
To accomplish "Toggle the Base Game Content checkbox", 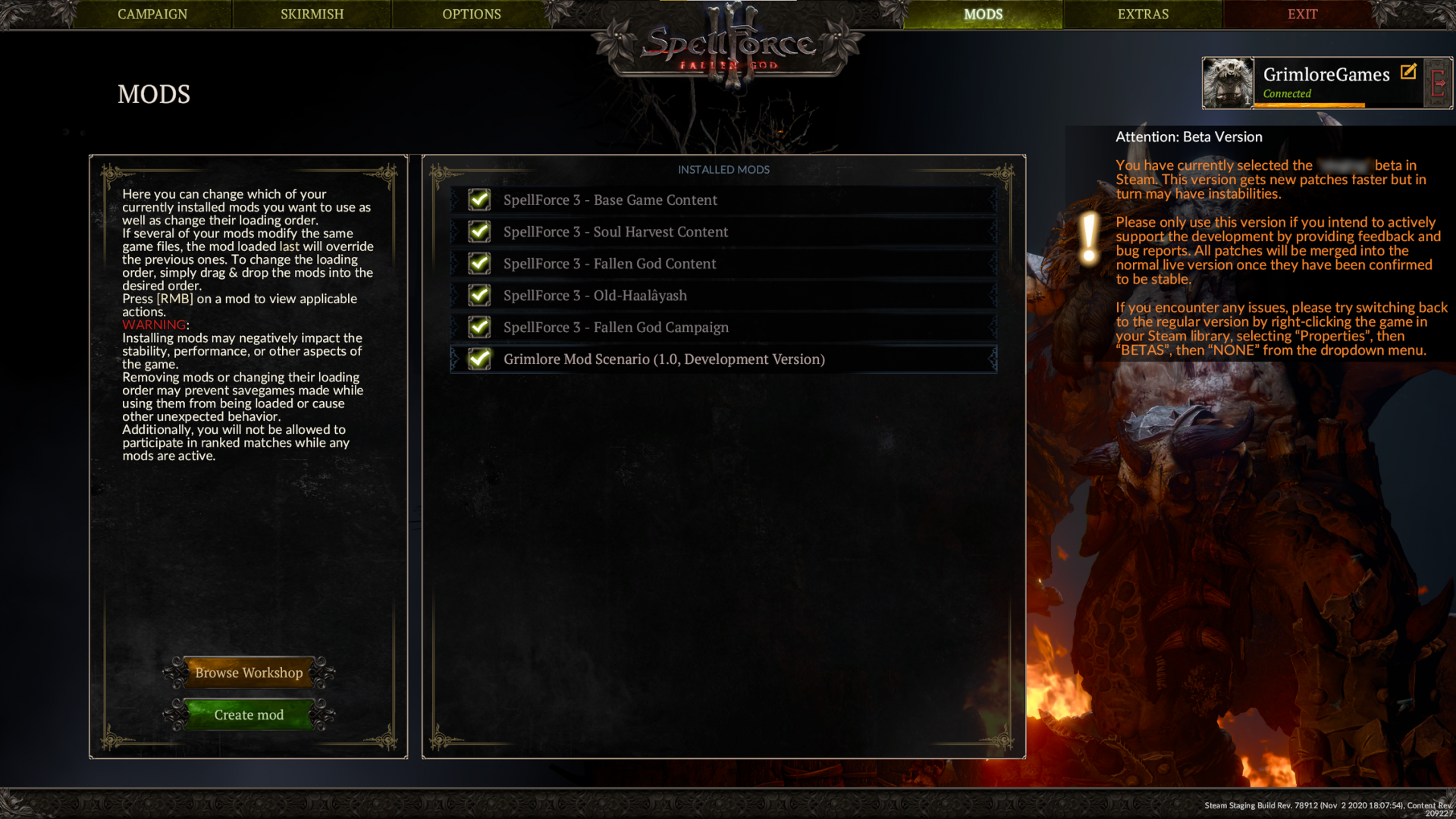I will [479, 199].
